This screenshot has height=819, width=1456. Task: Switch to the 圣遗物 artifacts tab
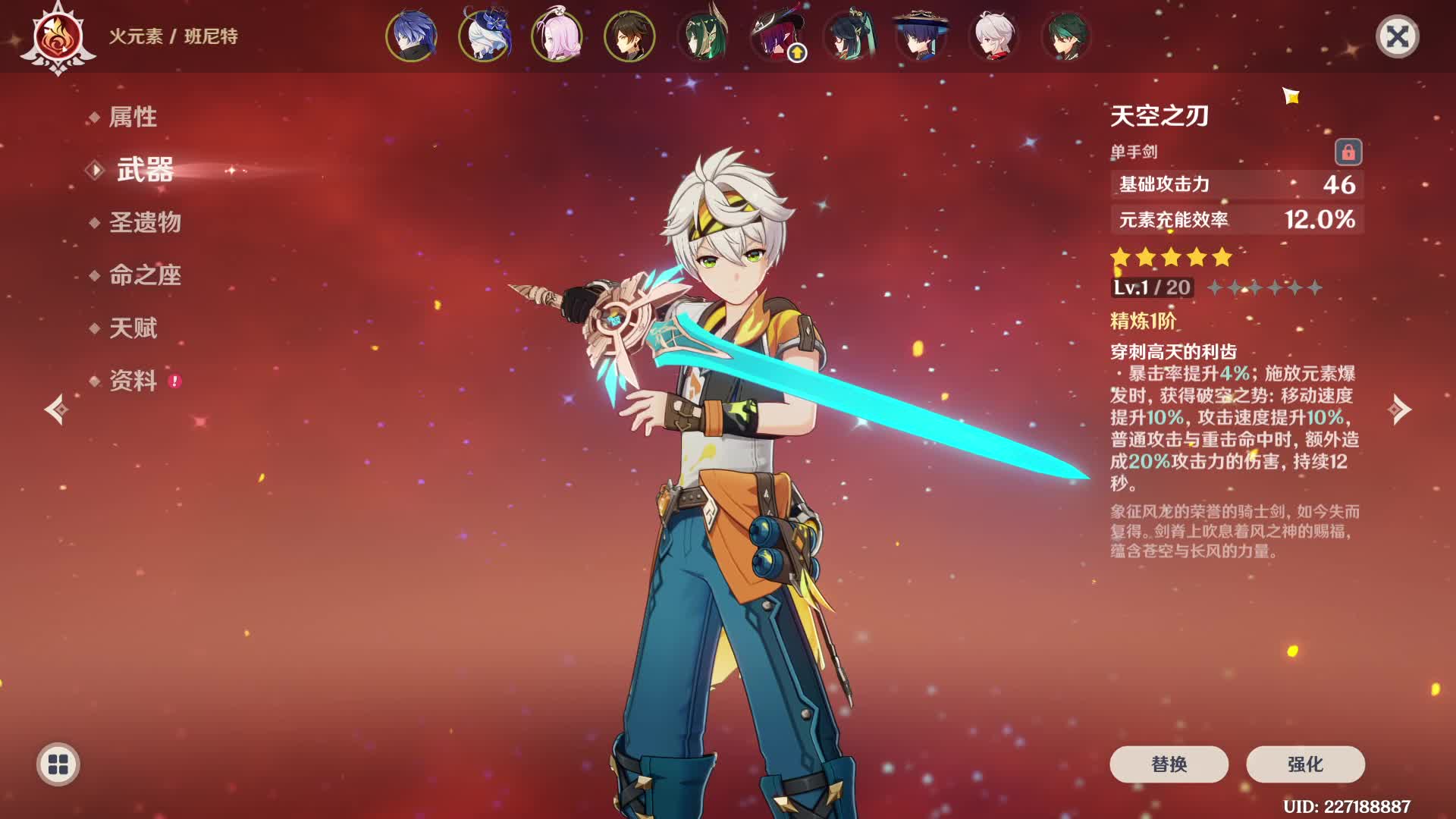pyautogui.click(x=145, y=222)
